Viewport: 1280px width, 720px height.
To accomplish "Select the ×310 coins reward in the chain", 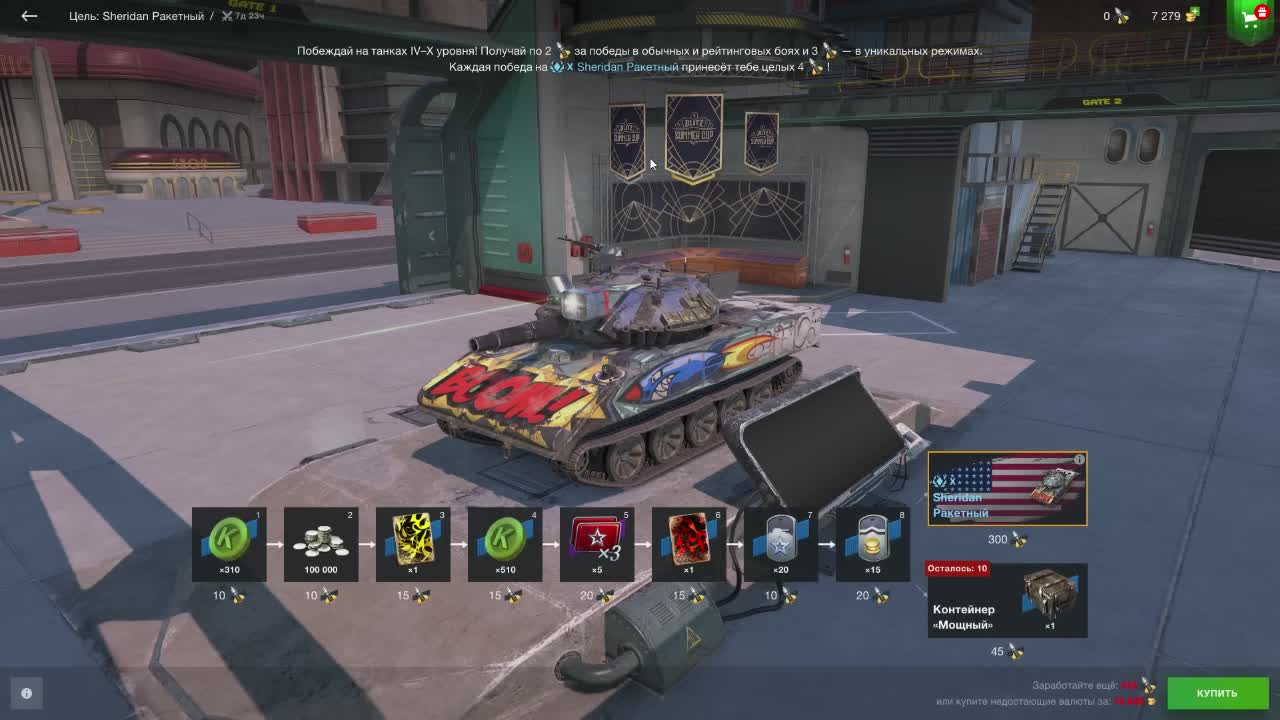I will (x=230, y=543).
